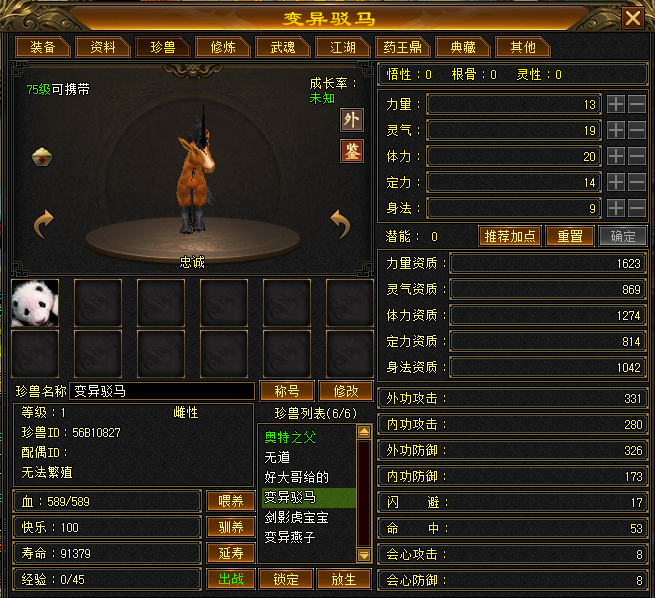Viewport: 655px width, 598px height.
Task: Click the 称号 title button
Action: coord(287,391)
